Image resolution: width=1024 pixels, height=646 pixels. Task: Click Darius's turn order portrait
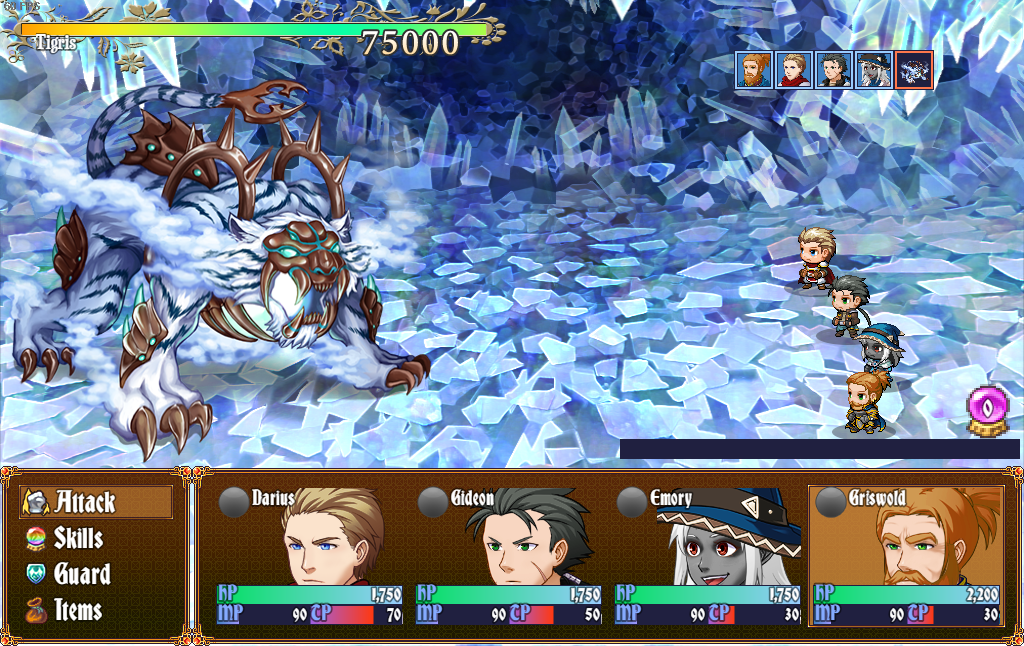[793, 70]
